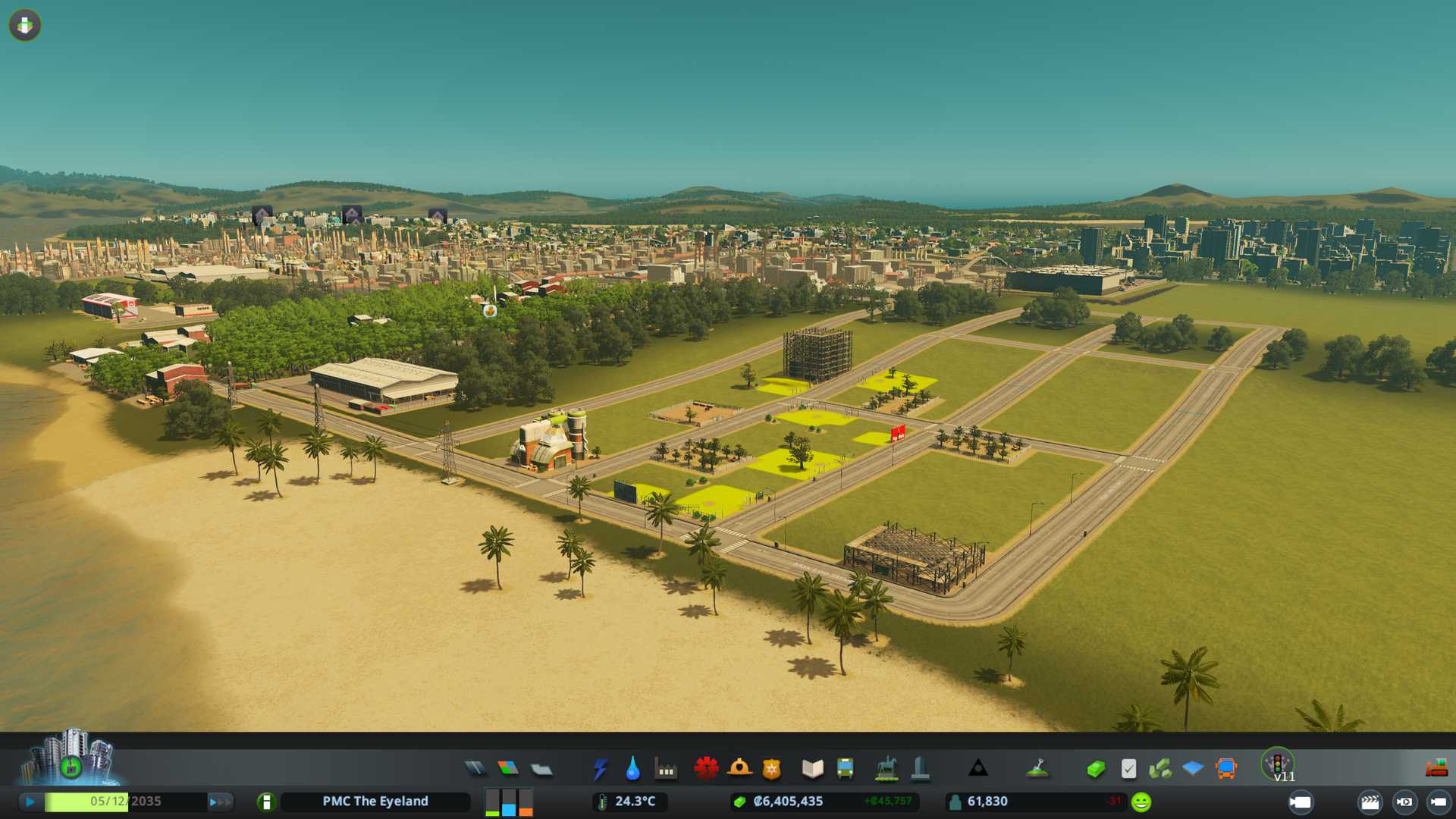The height and width of the screenshot is (819, 1456).
Task: Open city info for PMC The Eyeland
Action: point(375,802)
